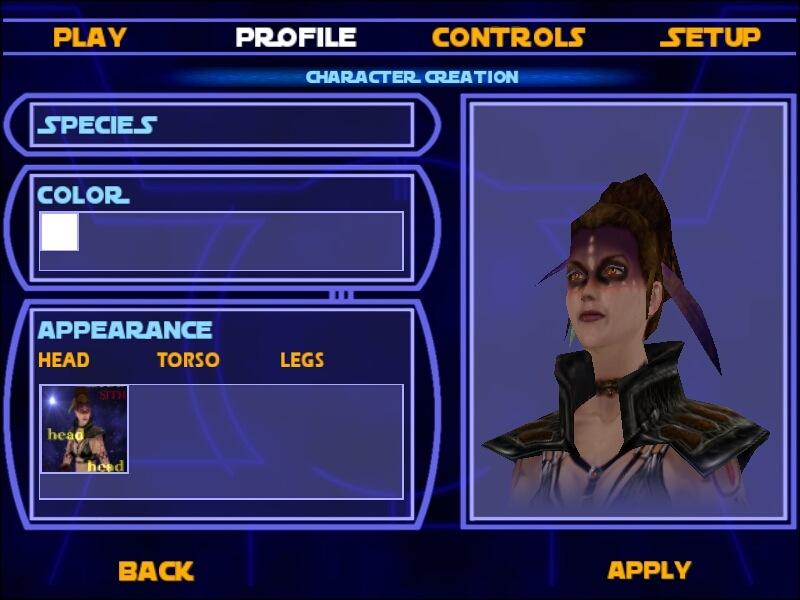Viewport: 800px width, 600px height.
Task: Go to the Setup menu
Action: point(710,38)
